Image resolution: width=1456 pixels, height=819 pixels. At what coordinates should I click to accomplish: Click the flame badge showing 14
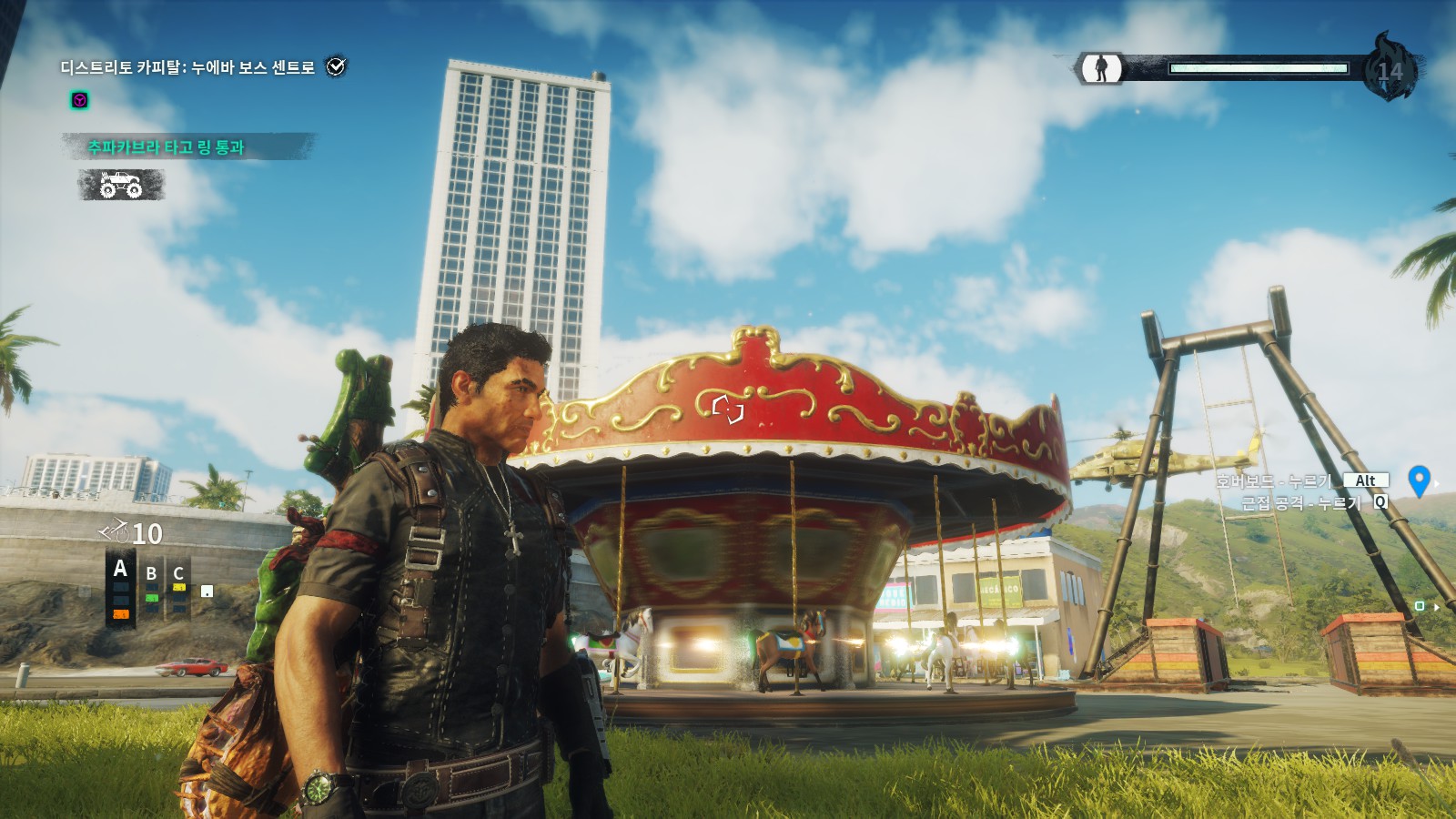tap(1390, 68)
